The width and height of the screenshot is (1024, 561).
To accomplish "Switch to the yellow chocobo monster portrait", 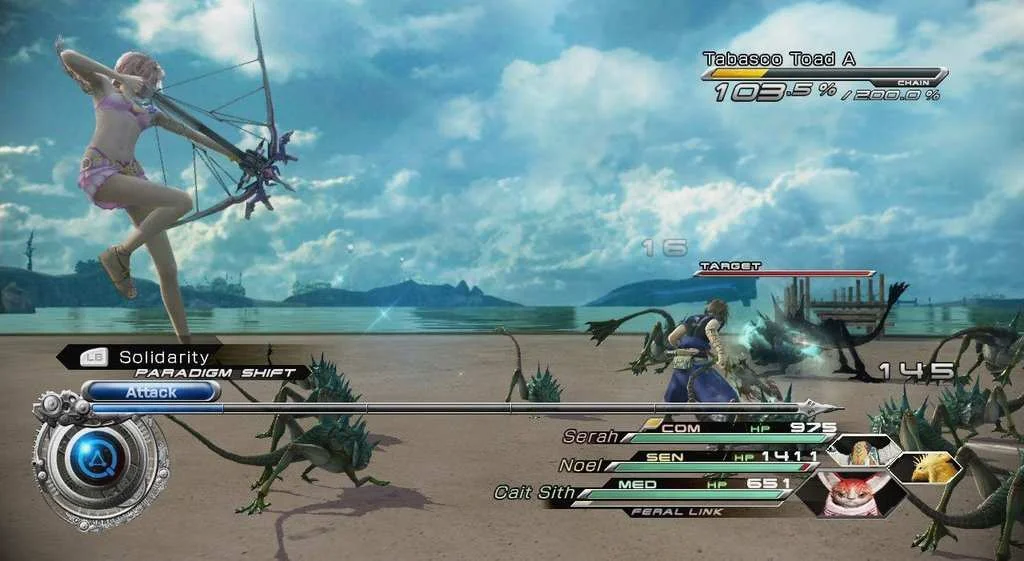I will [x=924, y=467].
